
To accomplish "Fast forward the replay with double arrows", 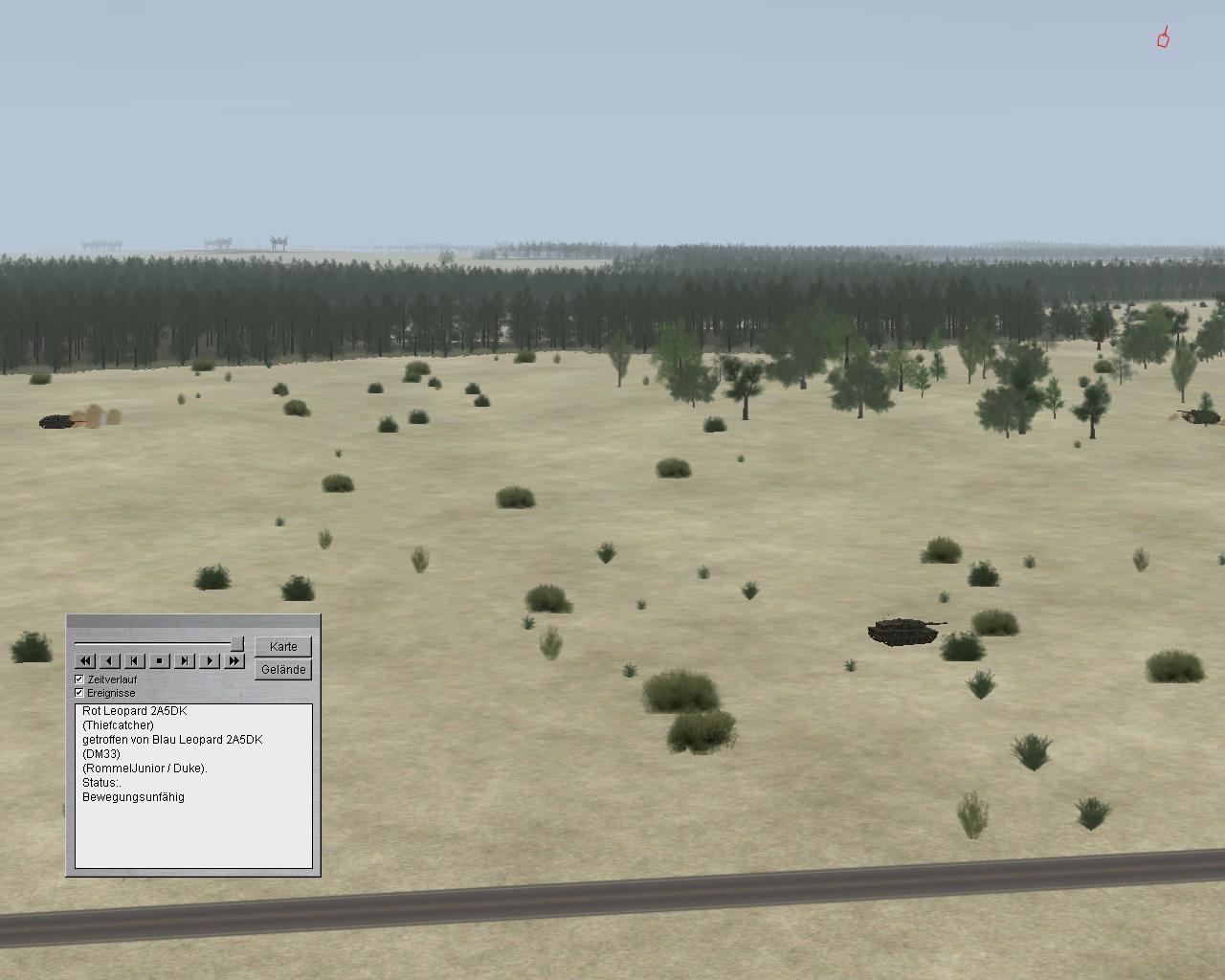I will point(234,660).
